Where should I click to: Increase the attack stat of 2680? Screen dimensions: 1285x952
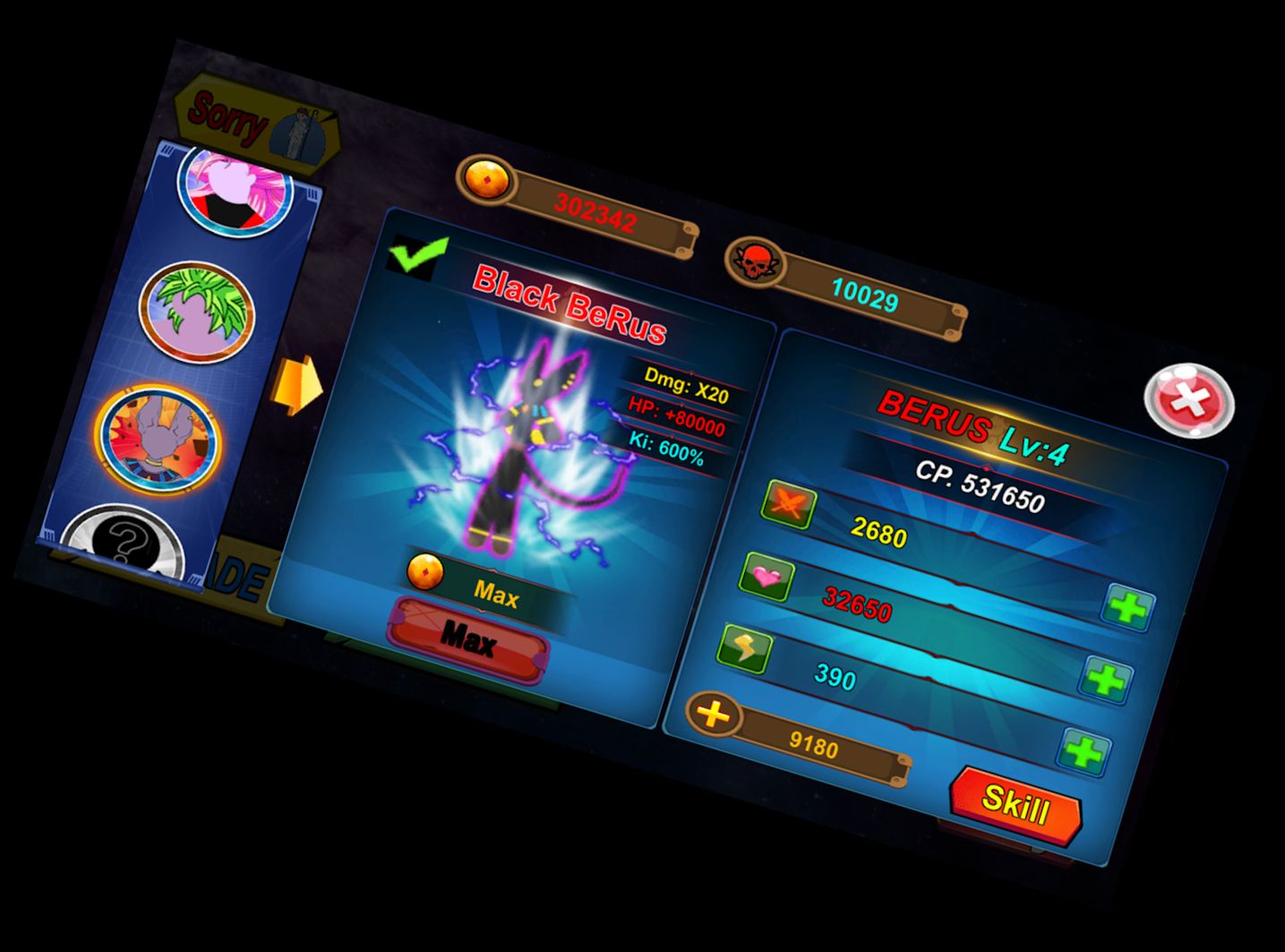click(1128, 609)
